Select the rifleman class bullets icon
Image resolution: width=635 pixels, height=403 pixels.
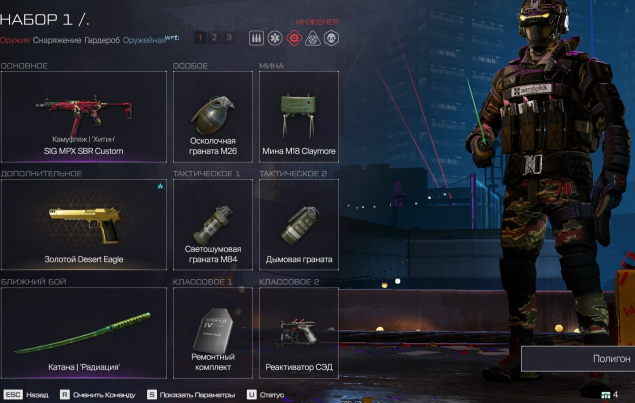[255, 38]
